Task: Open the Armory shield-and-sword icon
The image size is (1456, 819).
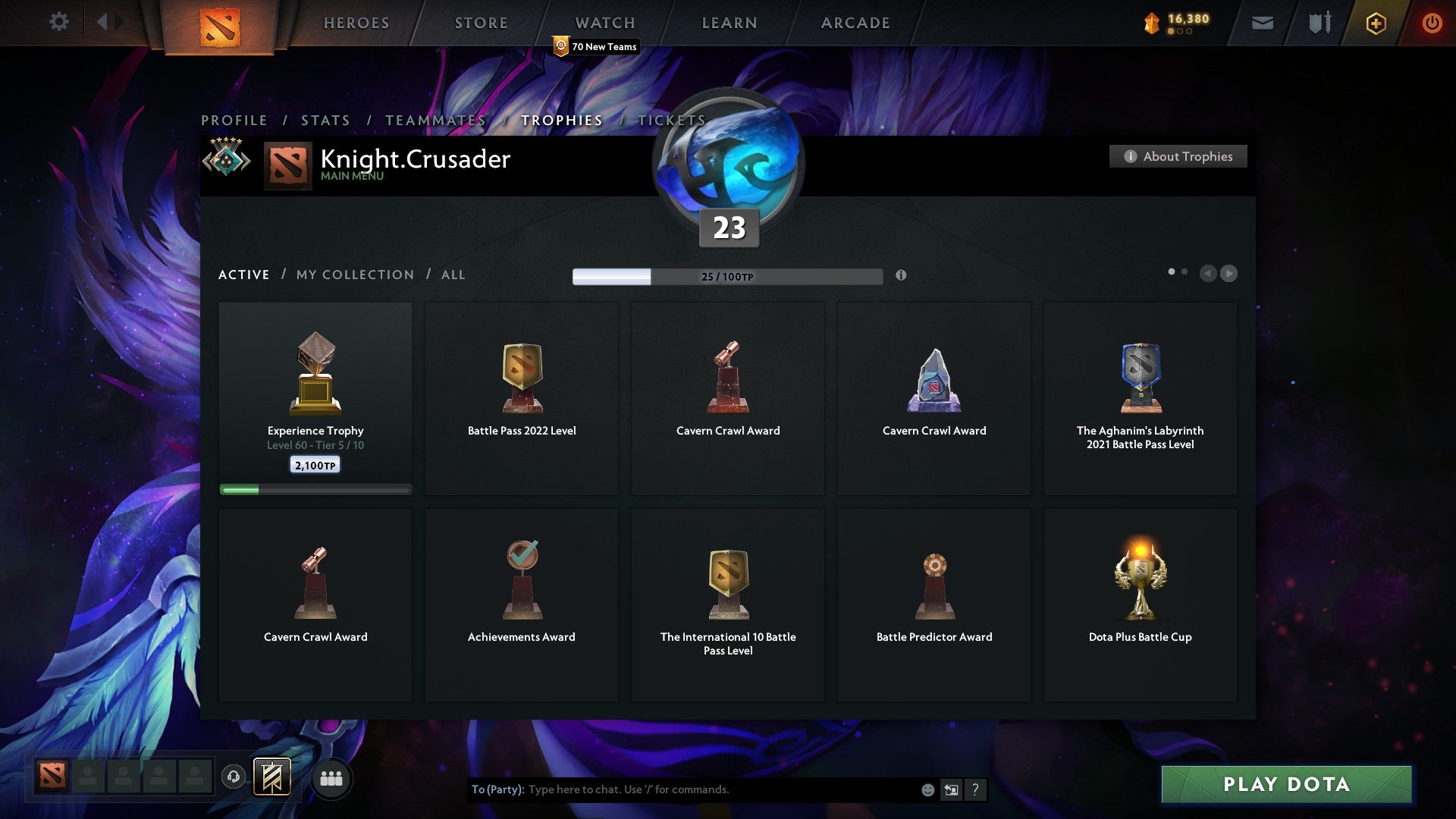Action: [x=1319, y=23]
